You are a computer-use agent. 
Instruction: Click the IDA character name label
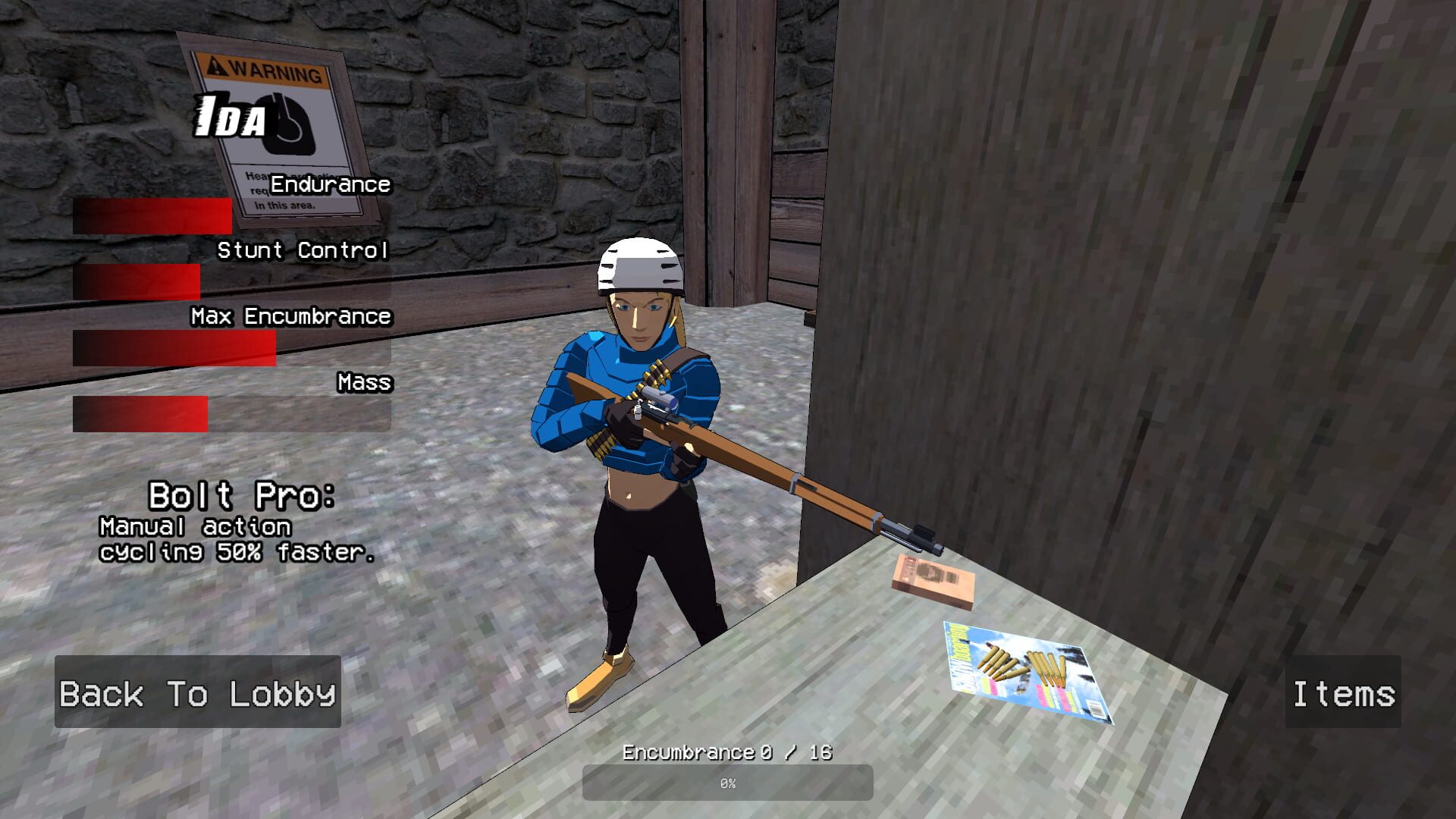click(x=230, y=115)
